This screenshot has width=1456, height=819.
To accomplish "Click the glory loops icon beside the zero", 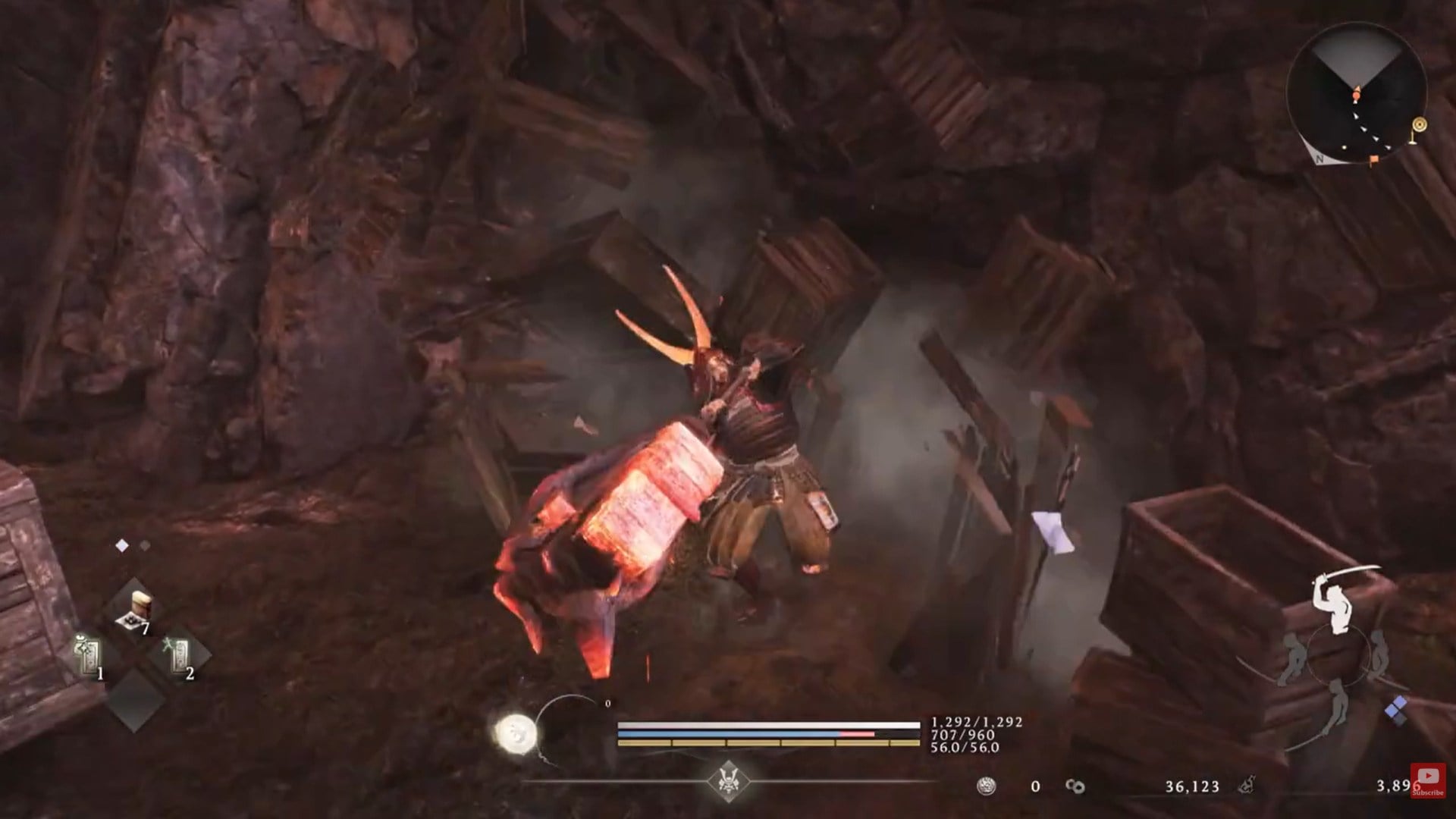I will (x=1075, y=785).
